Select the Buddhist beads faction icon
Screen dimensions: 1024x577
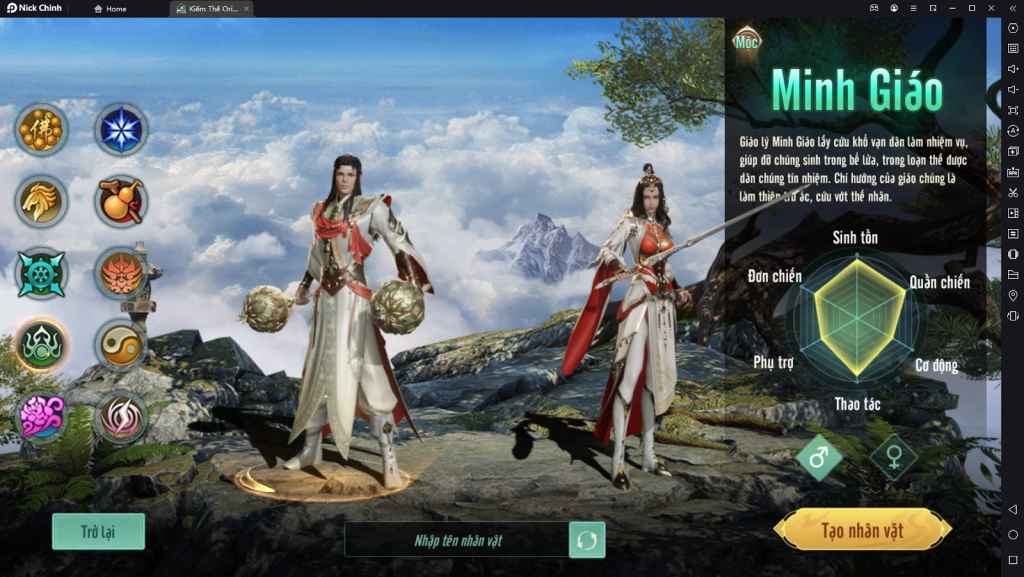[x=41, y=130]
